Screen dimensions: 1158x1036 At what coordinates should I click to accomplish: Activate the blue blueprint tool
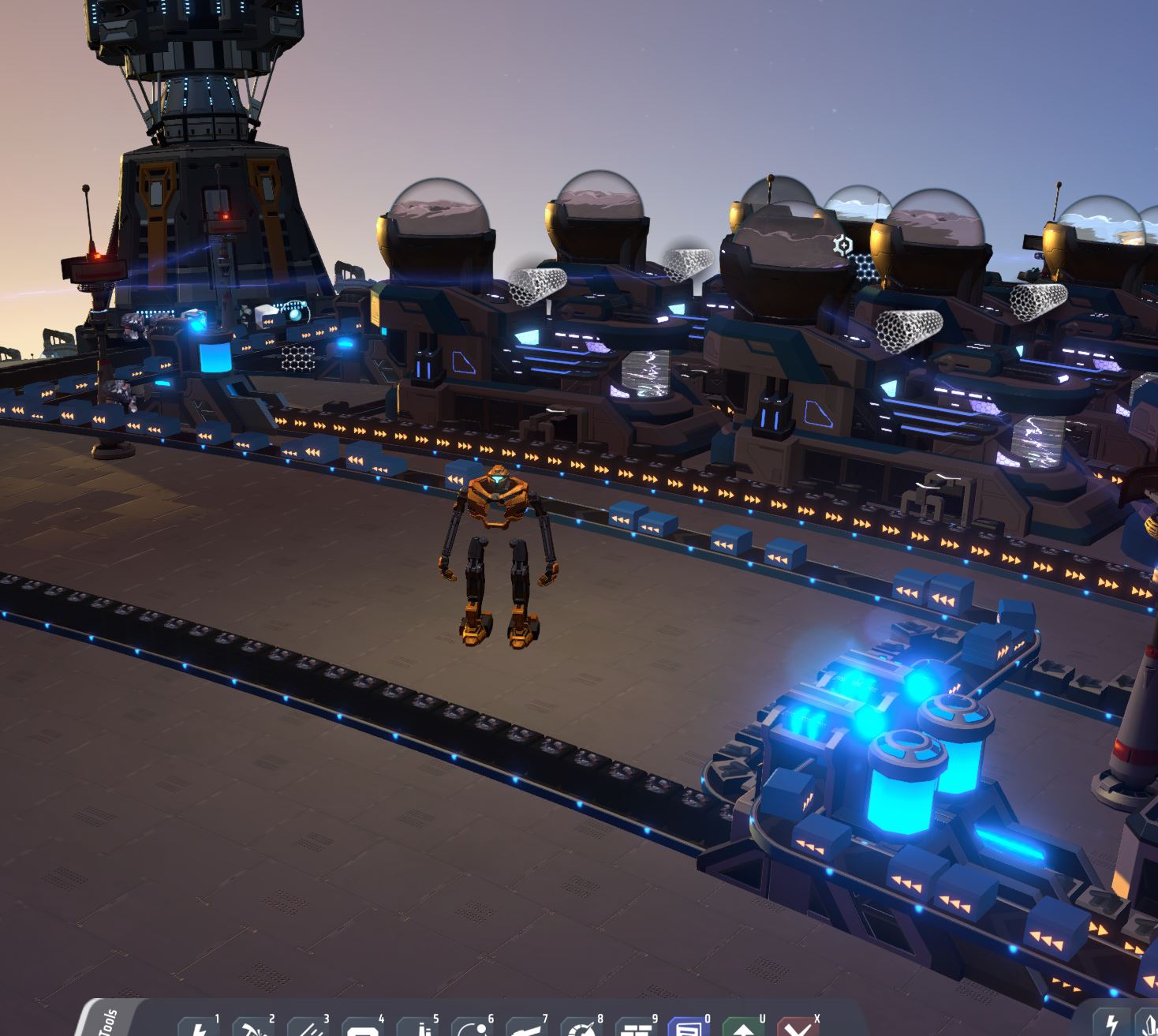[x=689, y=1027]
